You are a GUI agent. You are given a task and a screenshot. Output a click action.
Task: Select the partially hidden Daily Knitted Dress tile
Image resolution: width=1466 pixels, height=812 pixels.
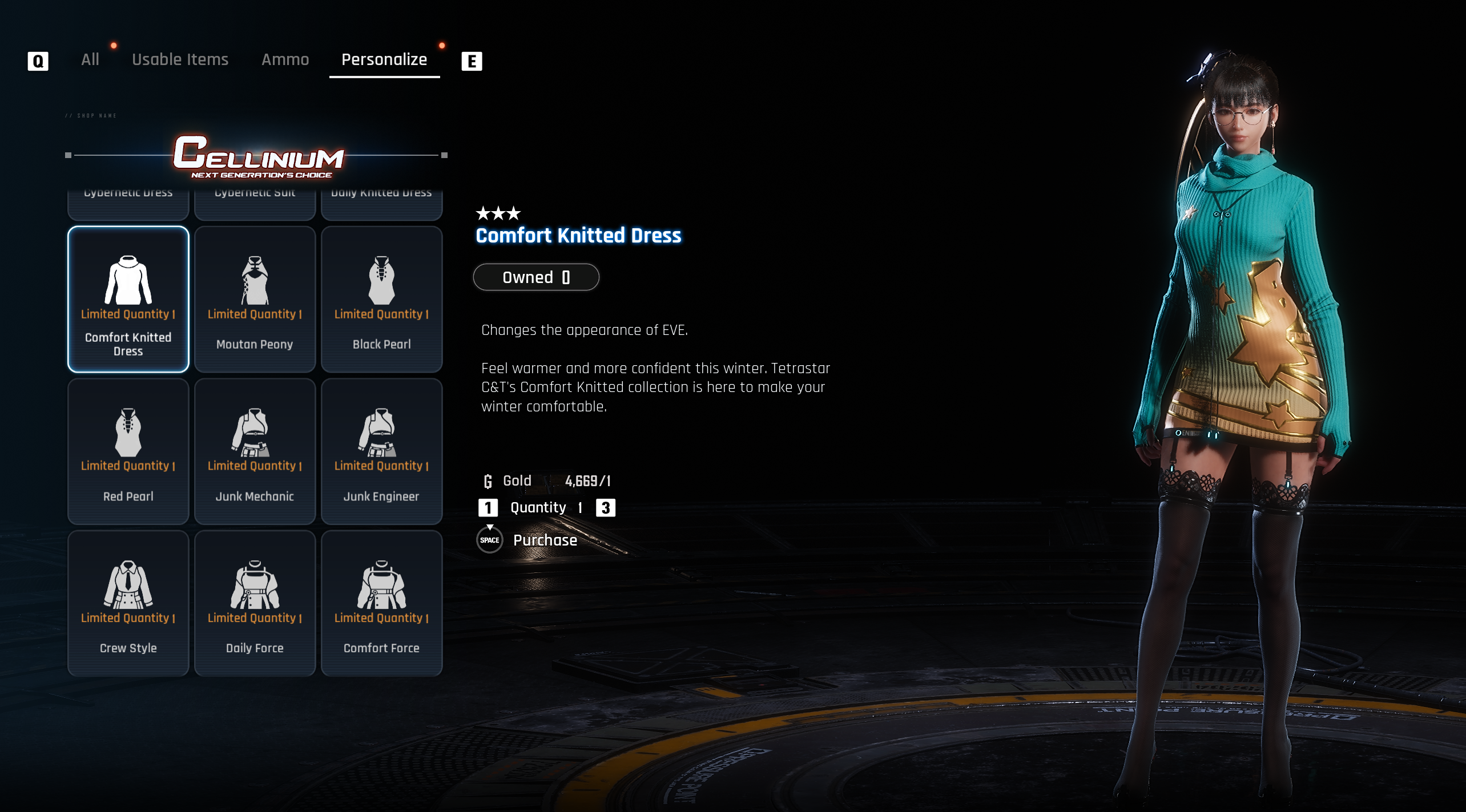[x=381, y=203]
